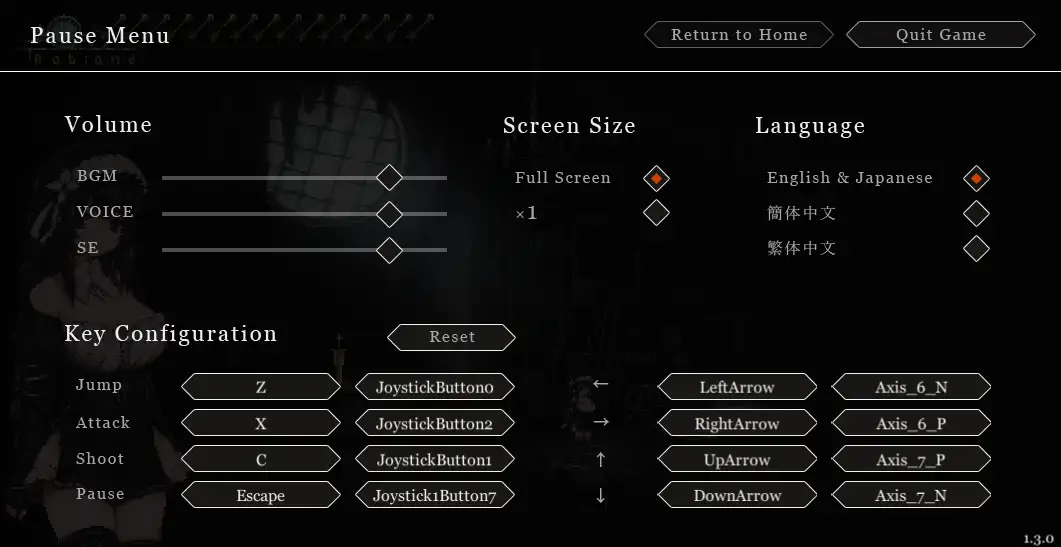The height and width of the screenshot is (547, 1061).
Task: Switch language to 簡体中文
Action: click(976, 213)
